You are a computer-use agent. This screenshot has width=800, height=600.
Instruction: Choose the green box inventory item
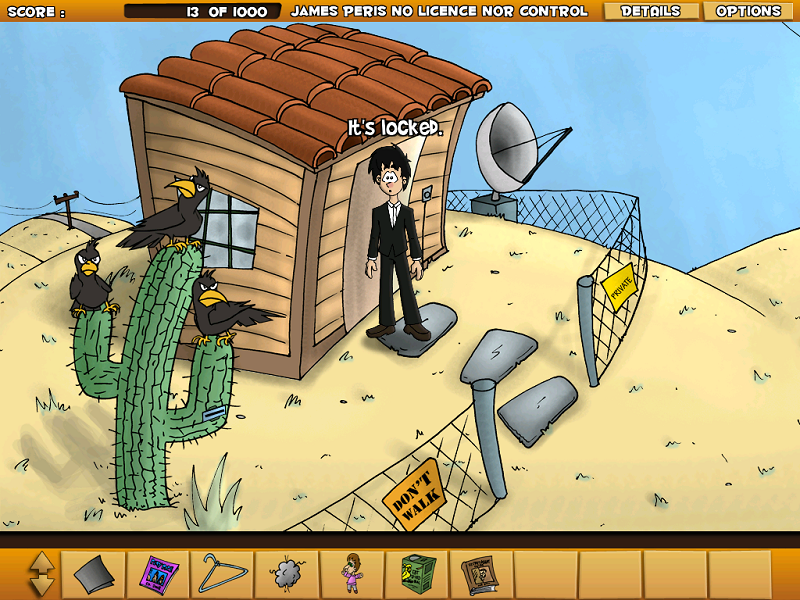tap(417, 575)
